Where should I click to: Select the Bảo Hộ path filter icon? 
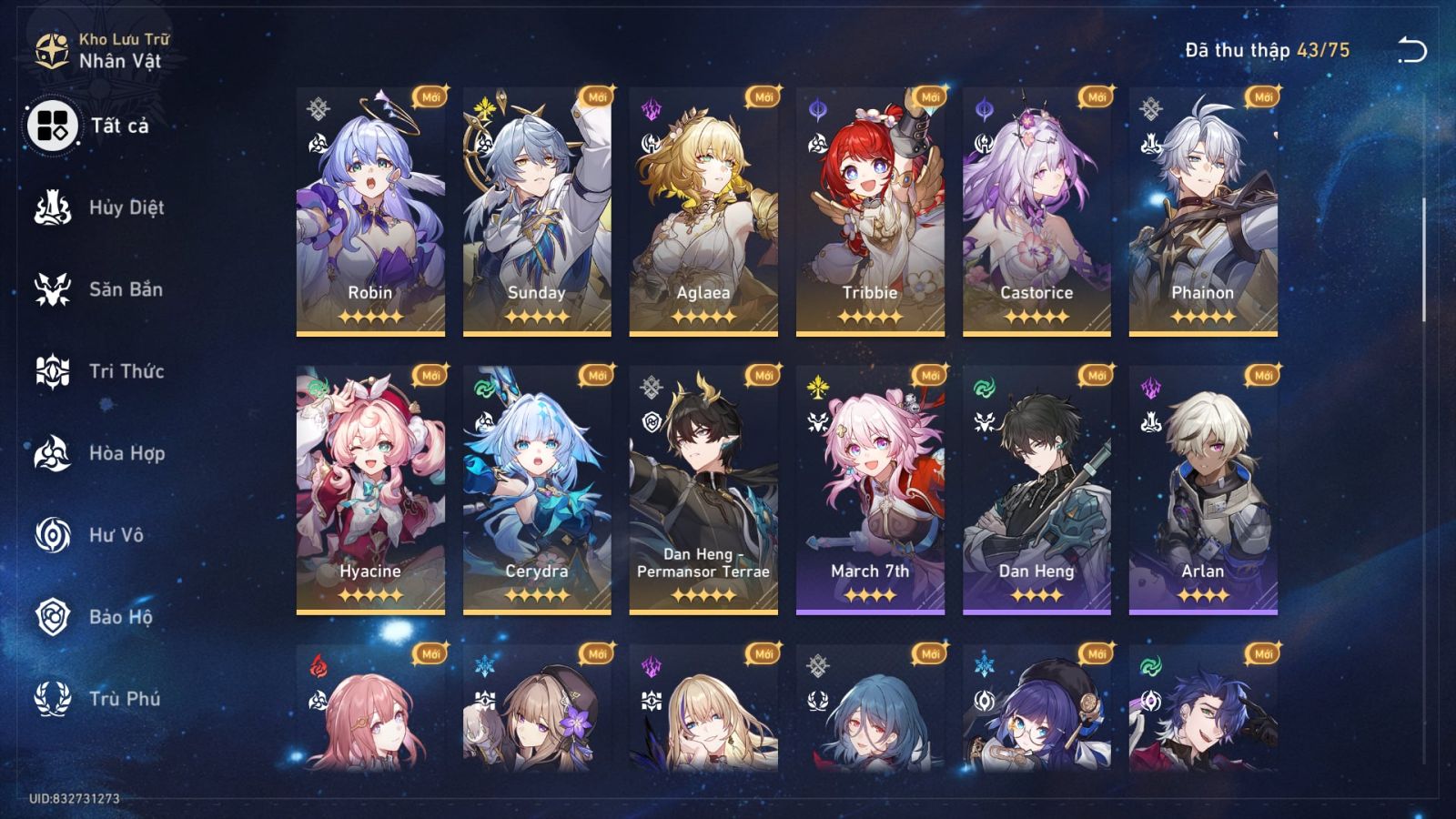coord(52,617)
